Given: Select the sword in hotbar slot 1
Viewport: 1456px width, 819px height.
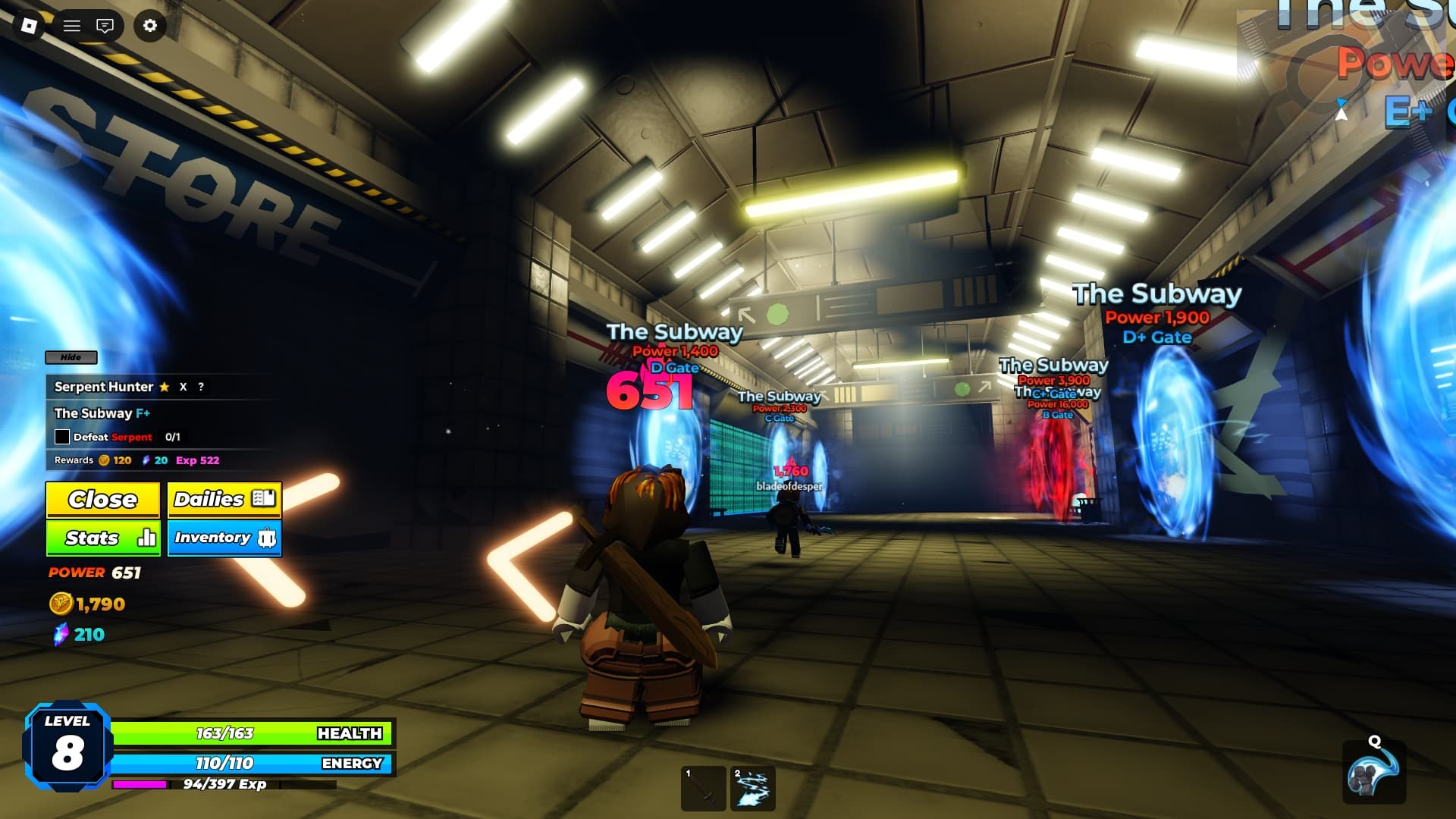Looking at the screenshot, I should tap(704, 789).
